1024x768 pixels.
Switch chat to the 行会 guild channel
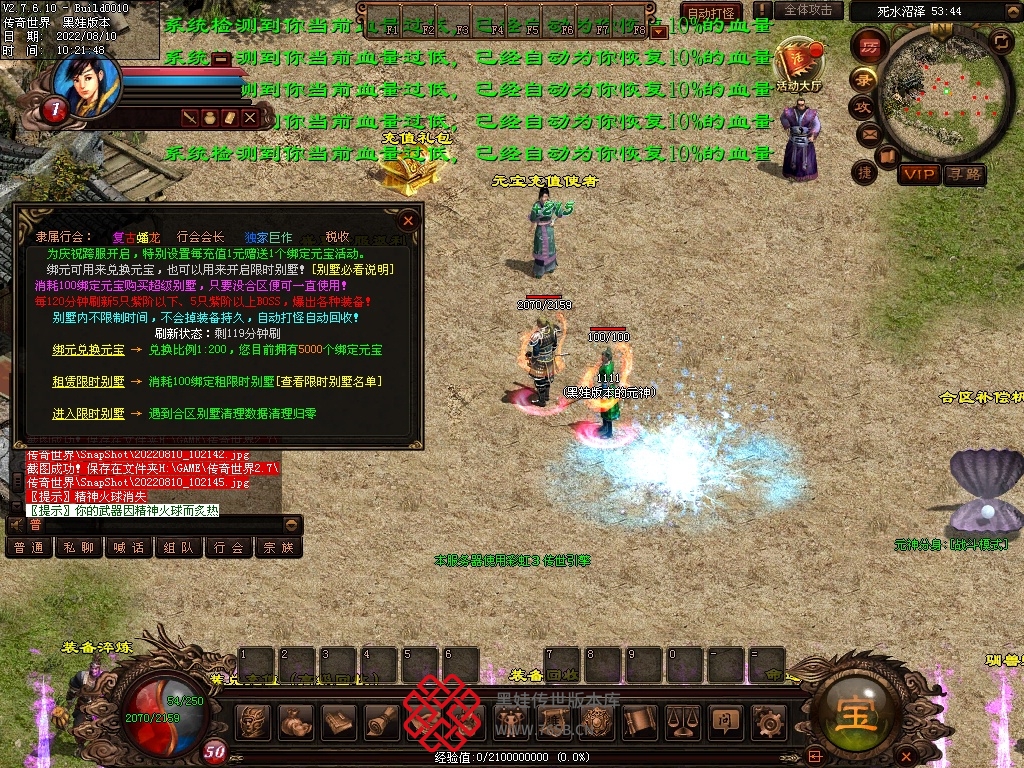tap(229, 548)
